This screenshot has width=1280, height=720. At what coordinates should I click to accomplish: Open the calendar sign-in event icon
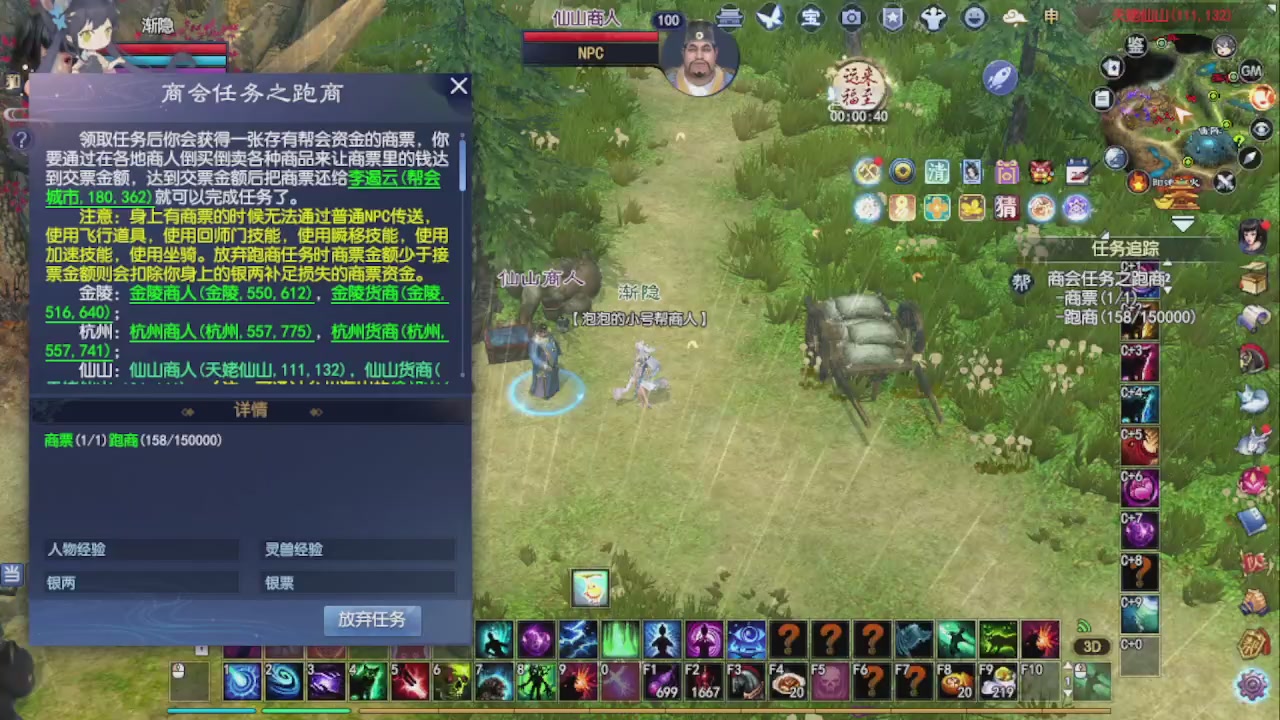[x=1076, y=171]
